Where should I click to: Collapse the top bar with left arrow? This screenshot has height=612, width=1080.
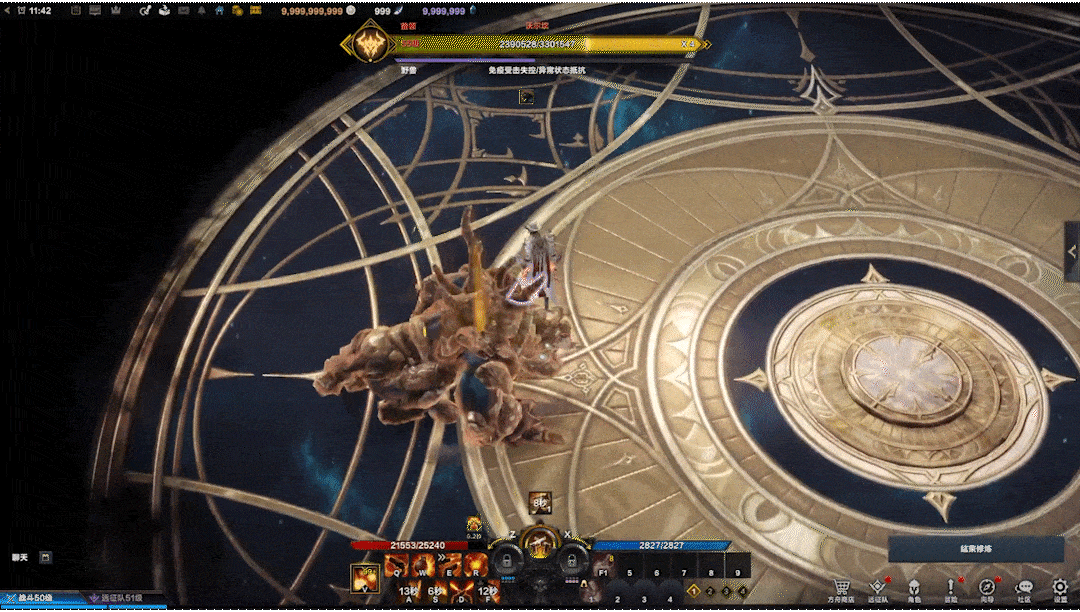point(5,11)
